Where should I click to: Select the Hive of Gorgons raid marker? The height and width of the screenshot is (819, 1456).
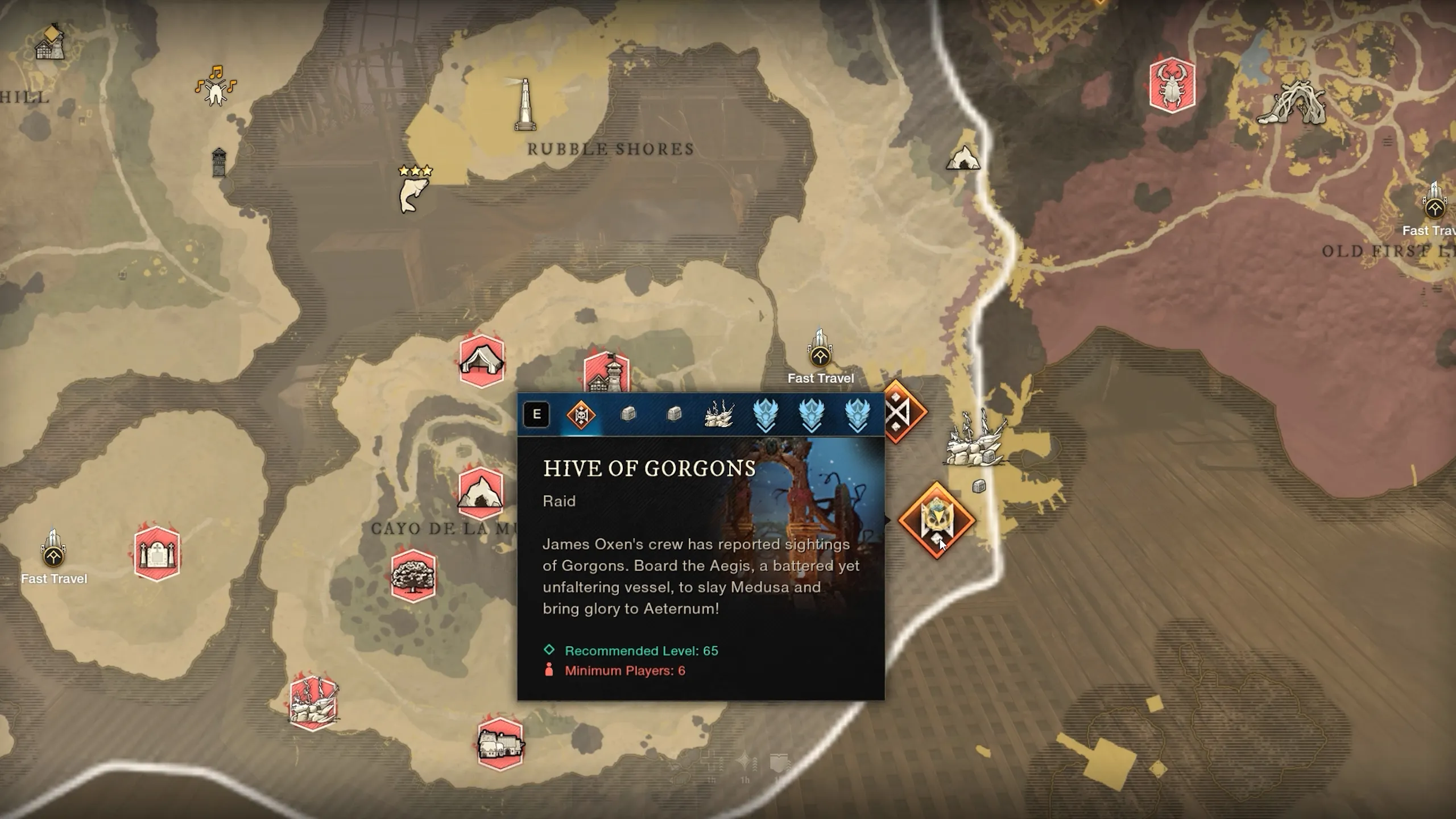(936, 520)
